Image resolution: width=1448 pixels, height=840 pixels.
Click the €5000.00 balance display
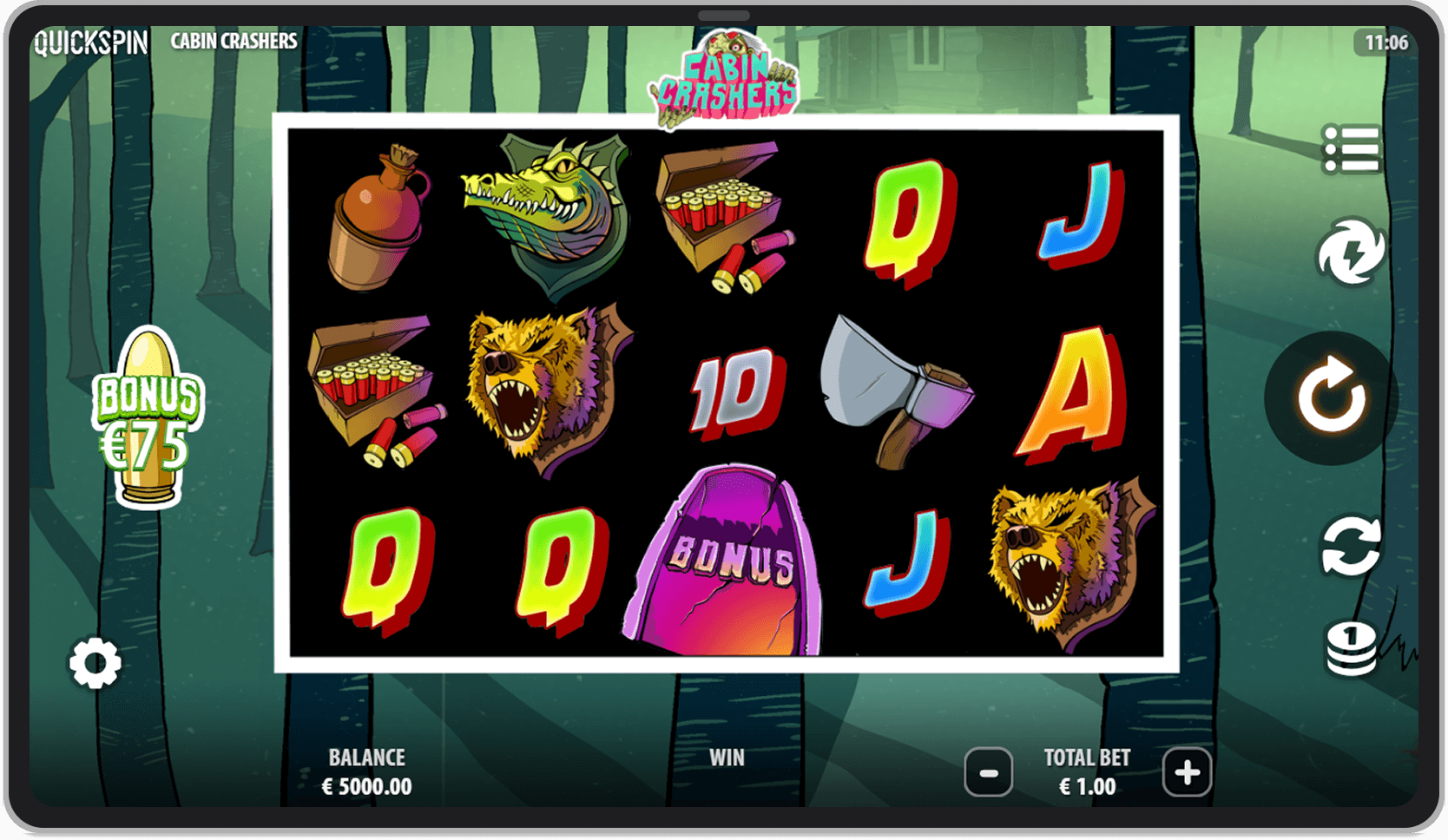point(366,786)
